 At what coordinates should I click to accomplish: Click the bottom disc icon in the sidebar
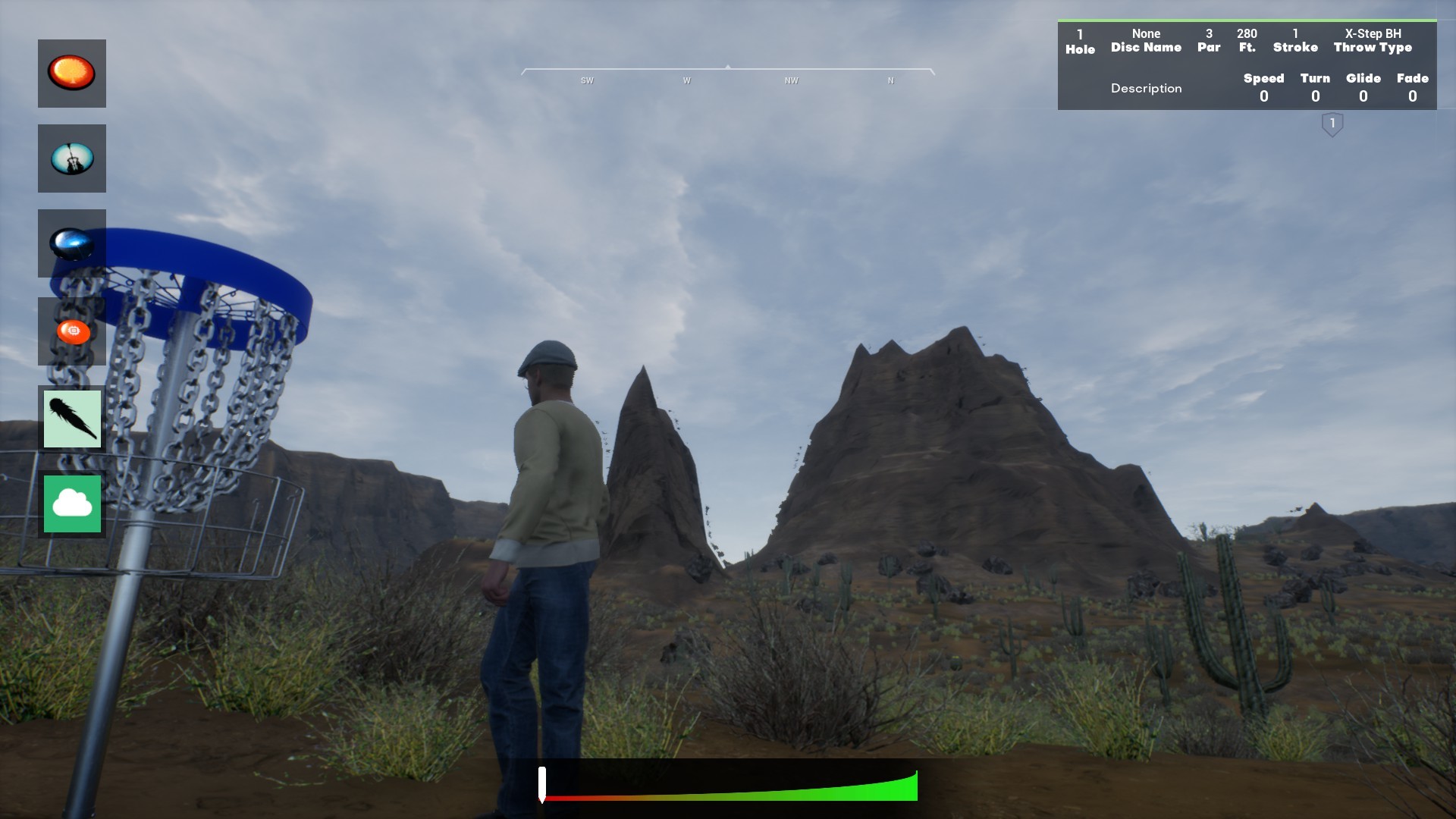(71, 503)
